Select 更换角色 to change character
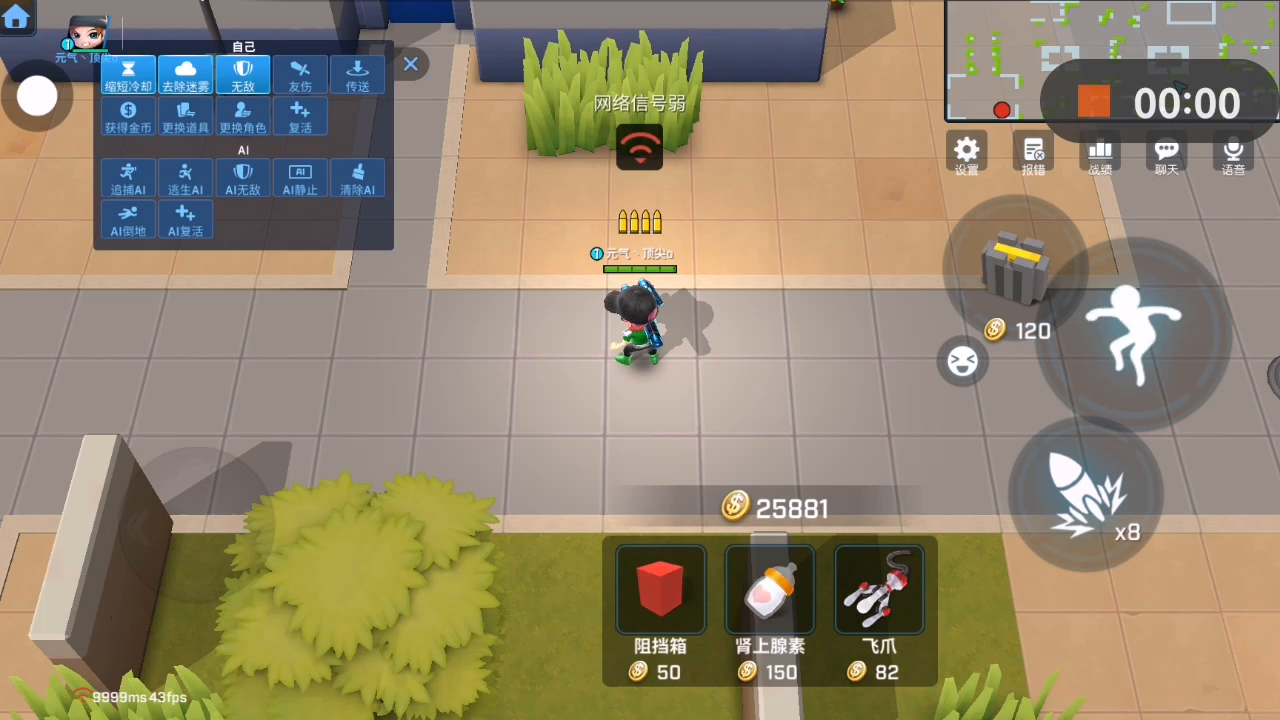The height and width of the screenshot is (720, 1280). point(243,116)
